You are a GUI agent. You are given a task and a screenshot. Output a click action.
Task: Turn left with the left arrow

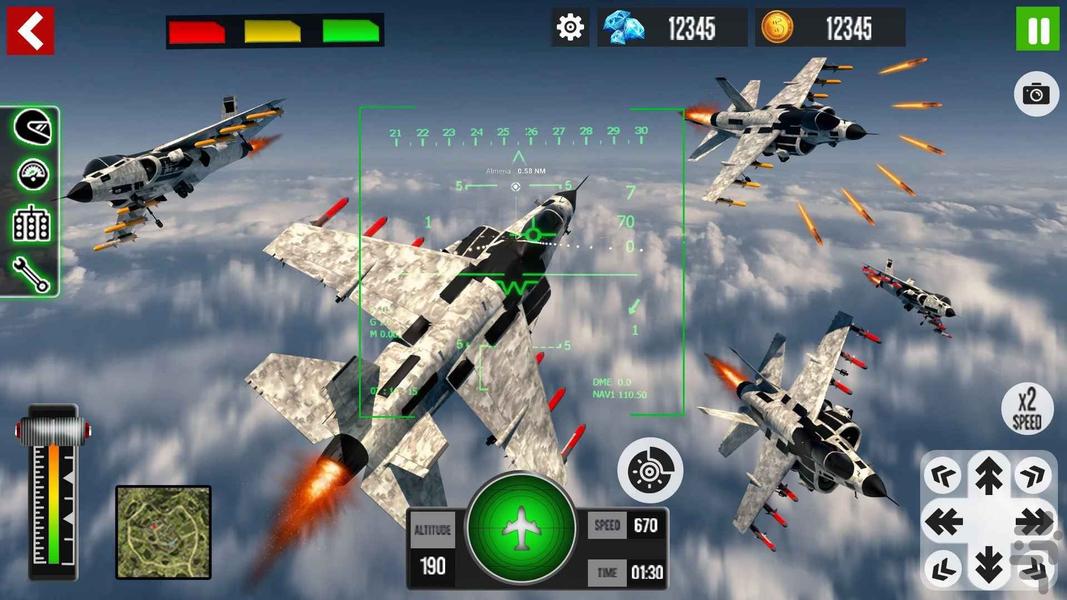(942, 521)
